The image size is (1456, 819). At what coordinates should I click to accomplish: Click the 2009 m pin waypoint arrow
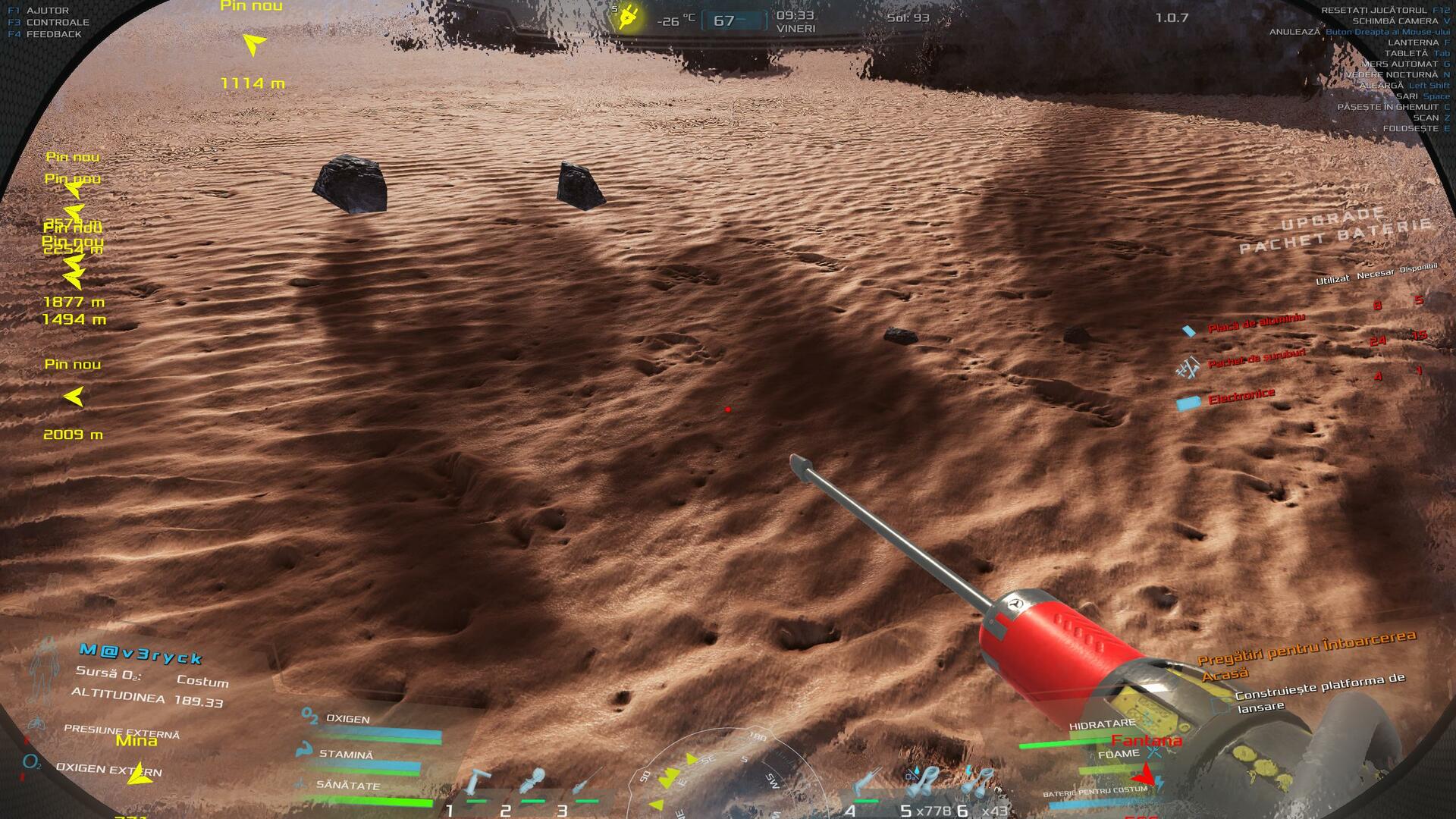tap(74, 397)
